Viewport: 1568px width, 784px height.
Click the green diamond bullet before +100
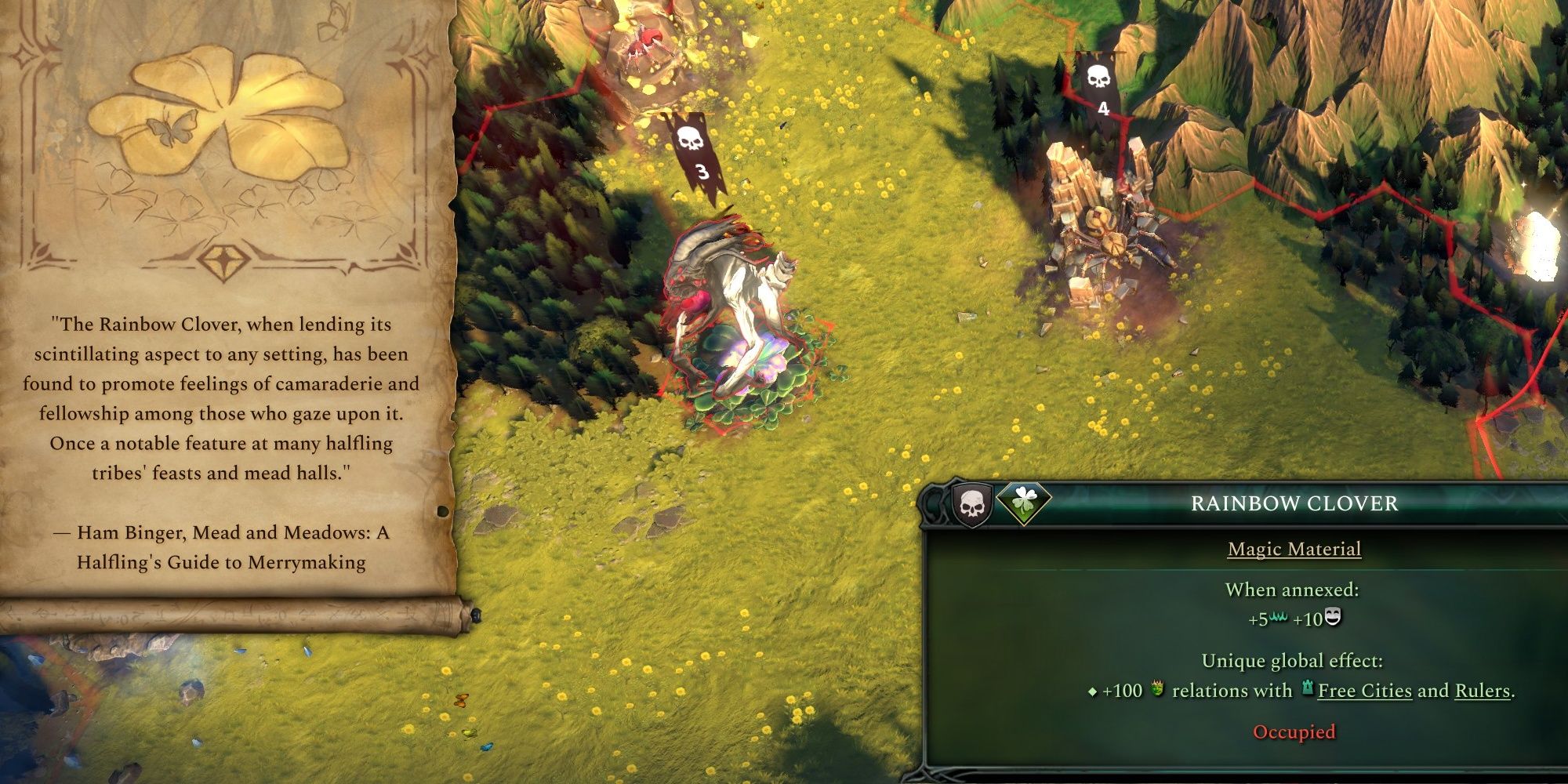click(1092, 691)
